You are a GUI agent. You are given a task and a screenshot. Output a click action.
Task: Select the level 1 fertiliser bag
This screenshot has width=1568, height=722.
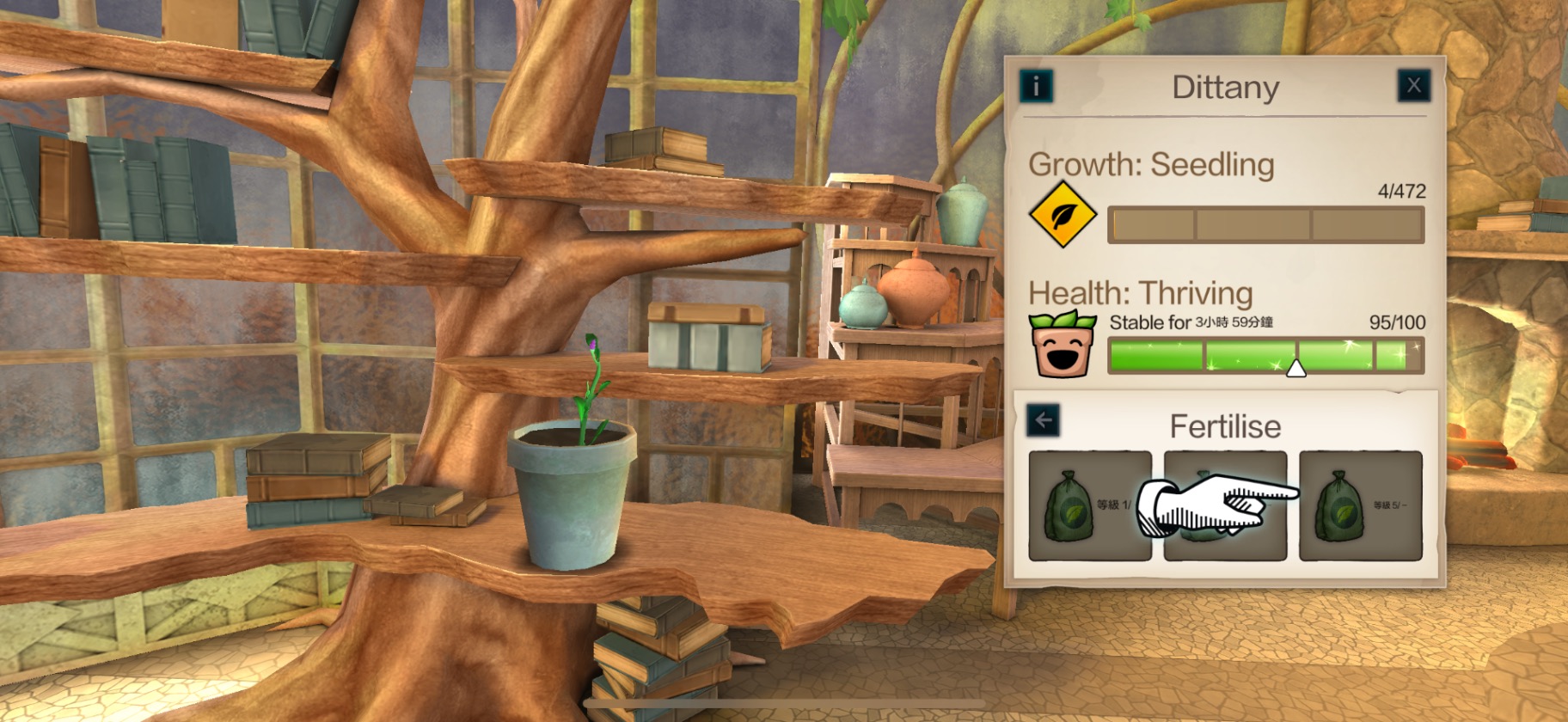(1089, 506)
